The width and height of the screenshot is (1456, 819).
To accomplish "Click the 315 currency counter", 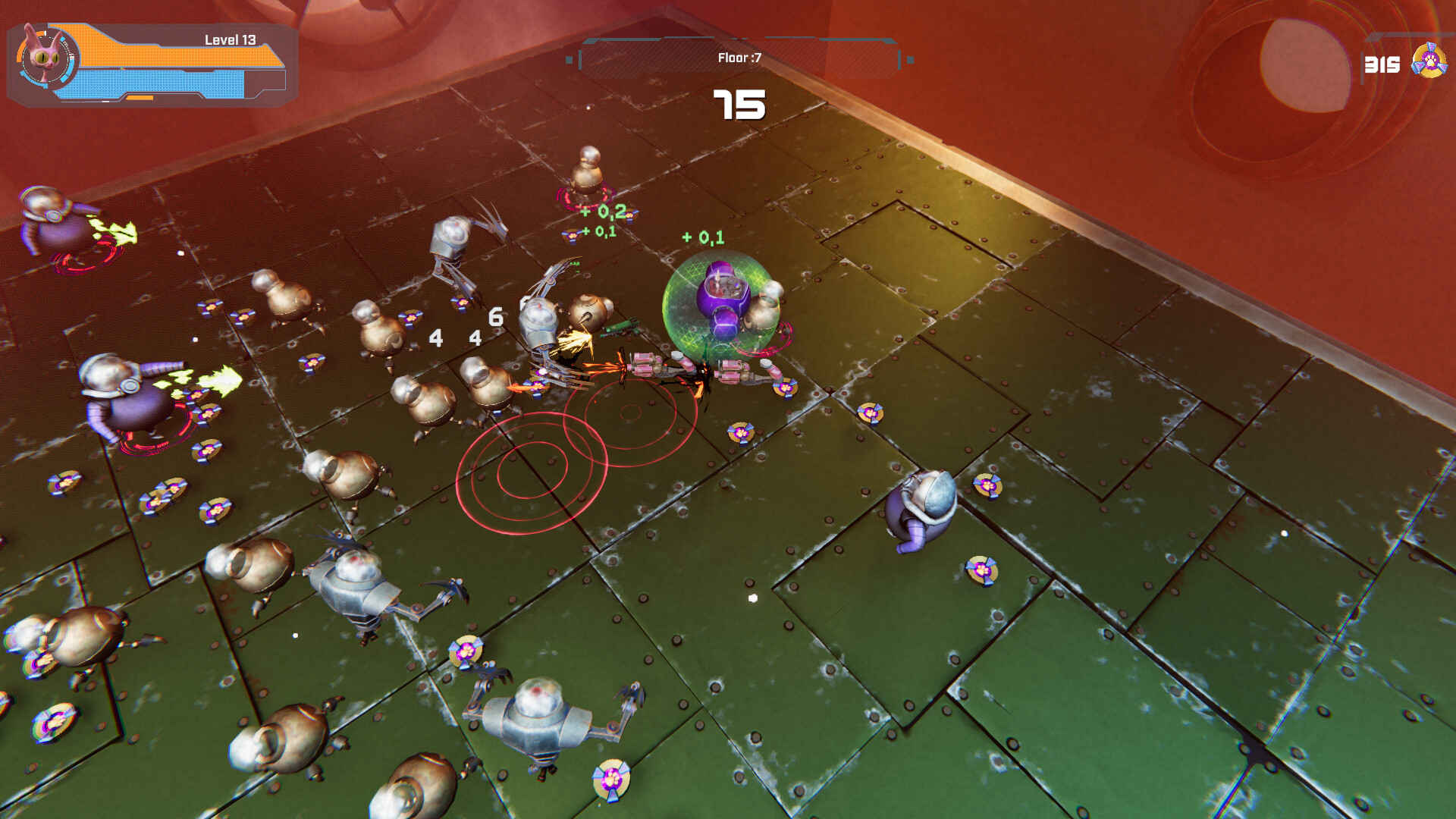I will click(x=1382, y=64).
